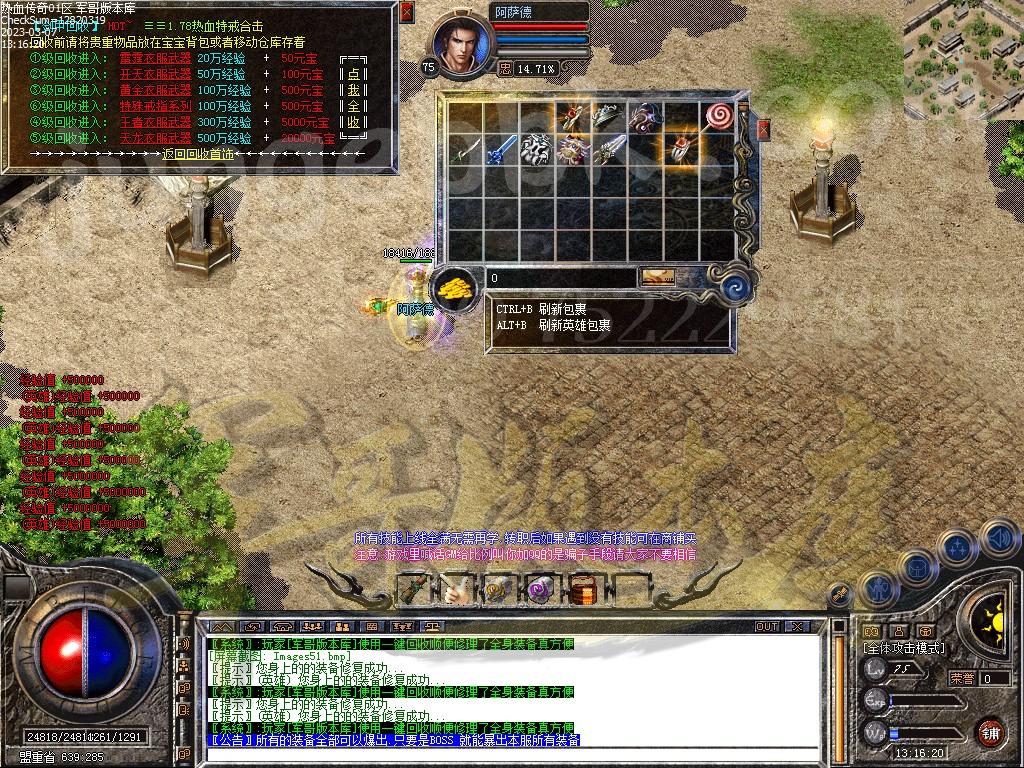Toggle the speaker sound button

pos(1000,540)
